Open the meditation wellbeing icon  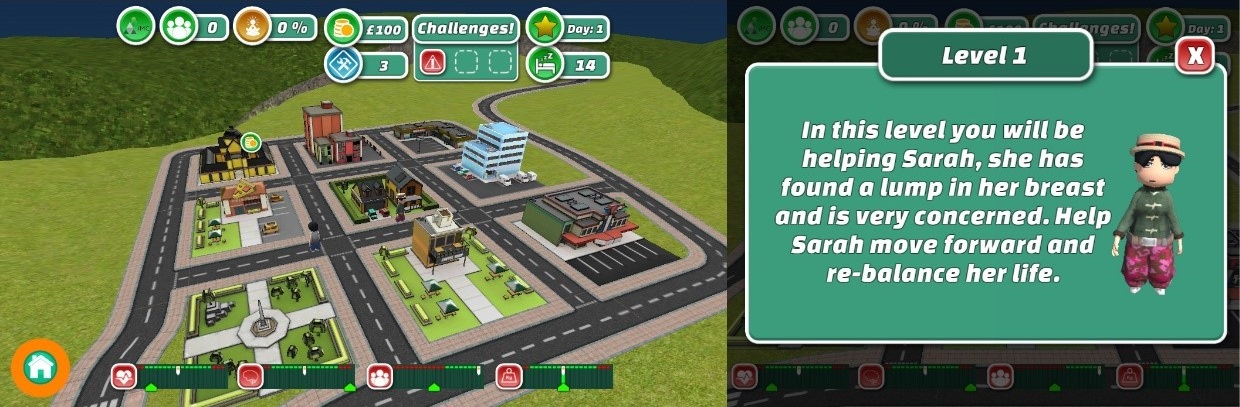[x=253, y=27]
